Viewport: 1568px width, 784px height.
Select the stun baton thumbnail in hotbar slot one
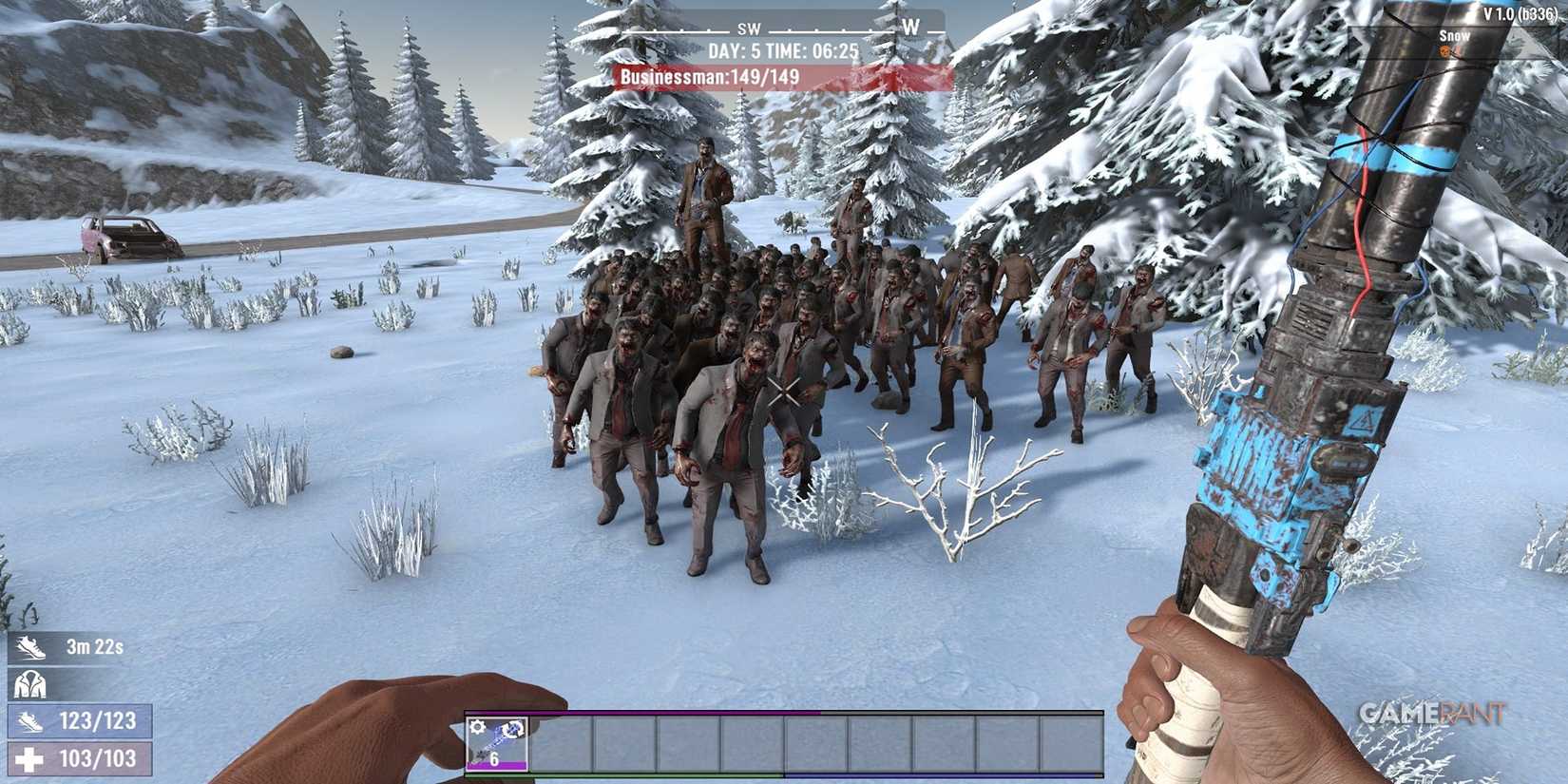click(x=497, y=744)
